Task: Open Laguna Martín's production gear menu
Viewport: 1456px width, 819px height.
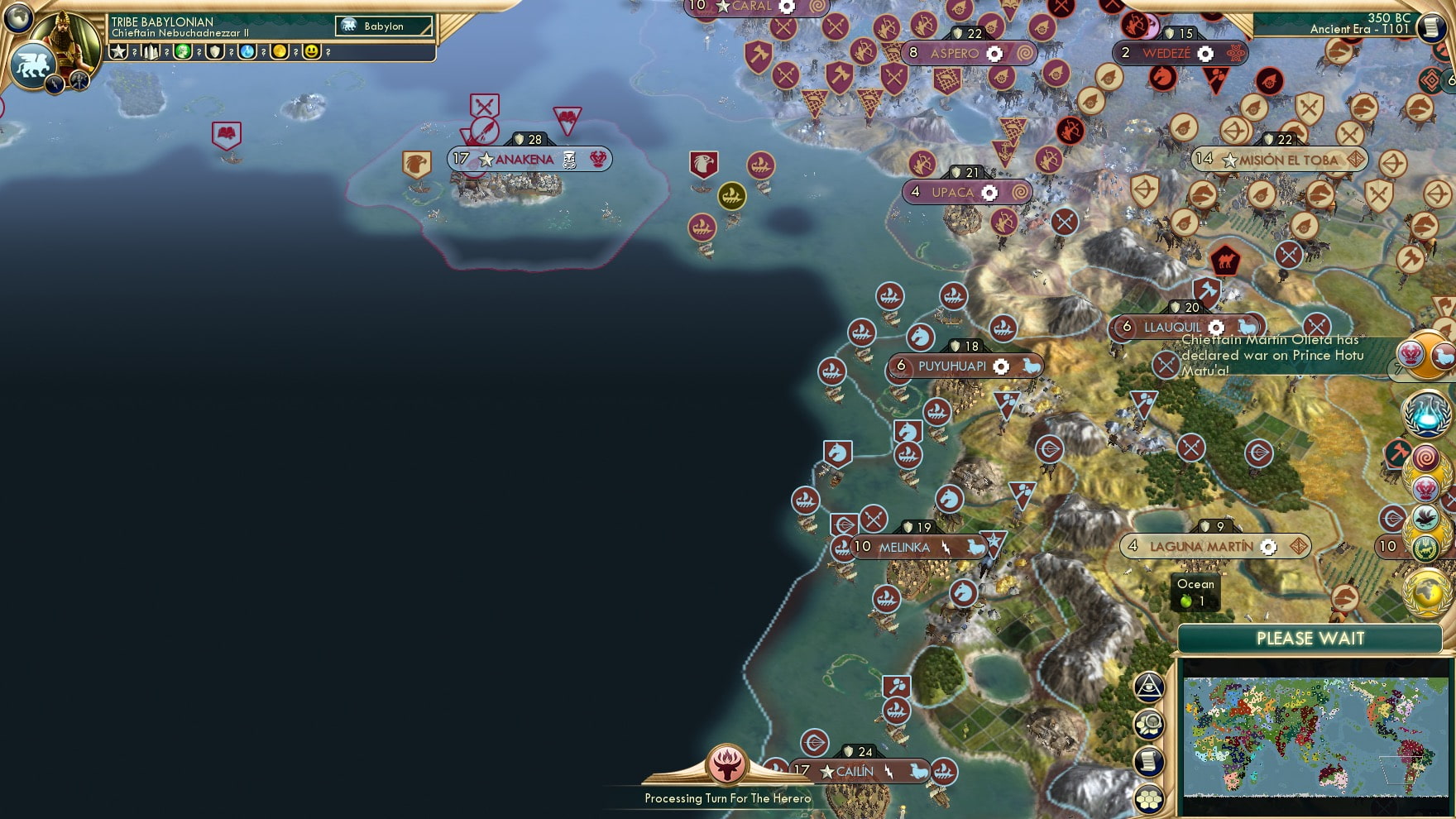Action: coord(1268,547)
